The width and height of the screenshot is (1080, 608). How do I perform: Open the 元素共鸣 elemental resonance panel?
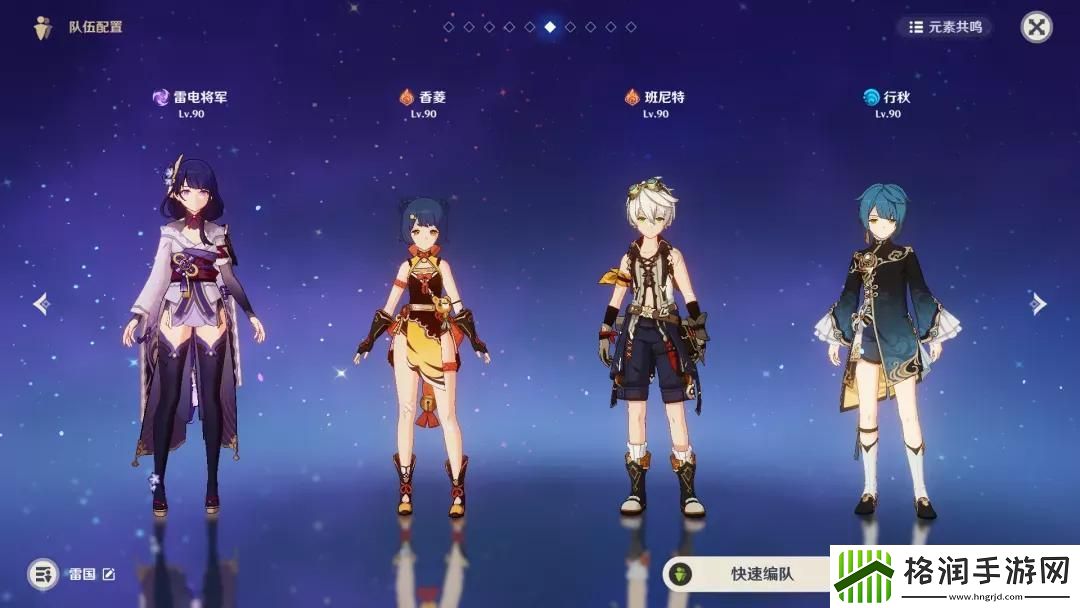944,27
